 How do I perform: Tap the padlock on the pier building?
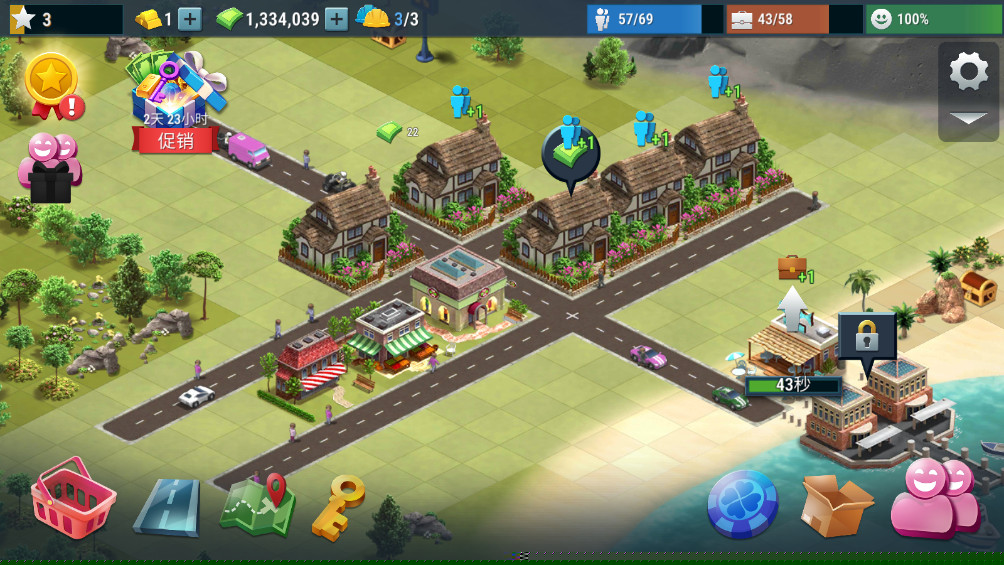tap(866, 338)
